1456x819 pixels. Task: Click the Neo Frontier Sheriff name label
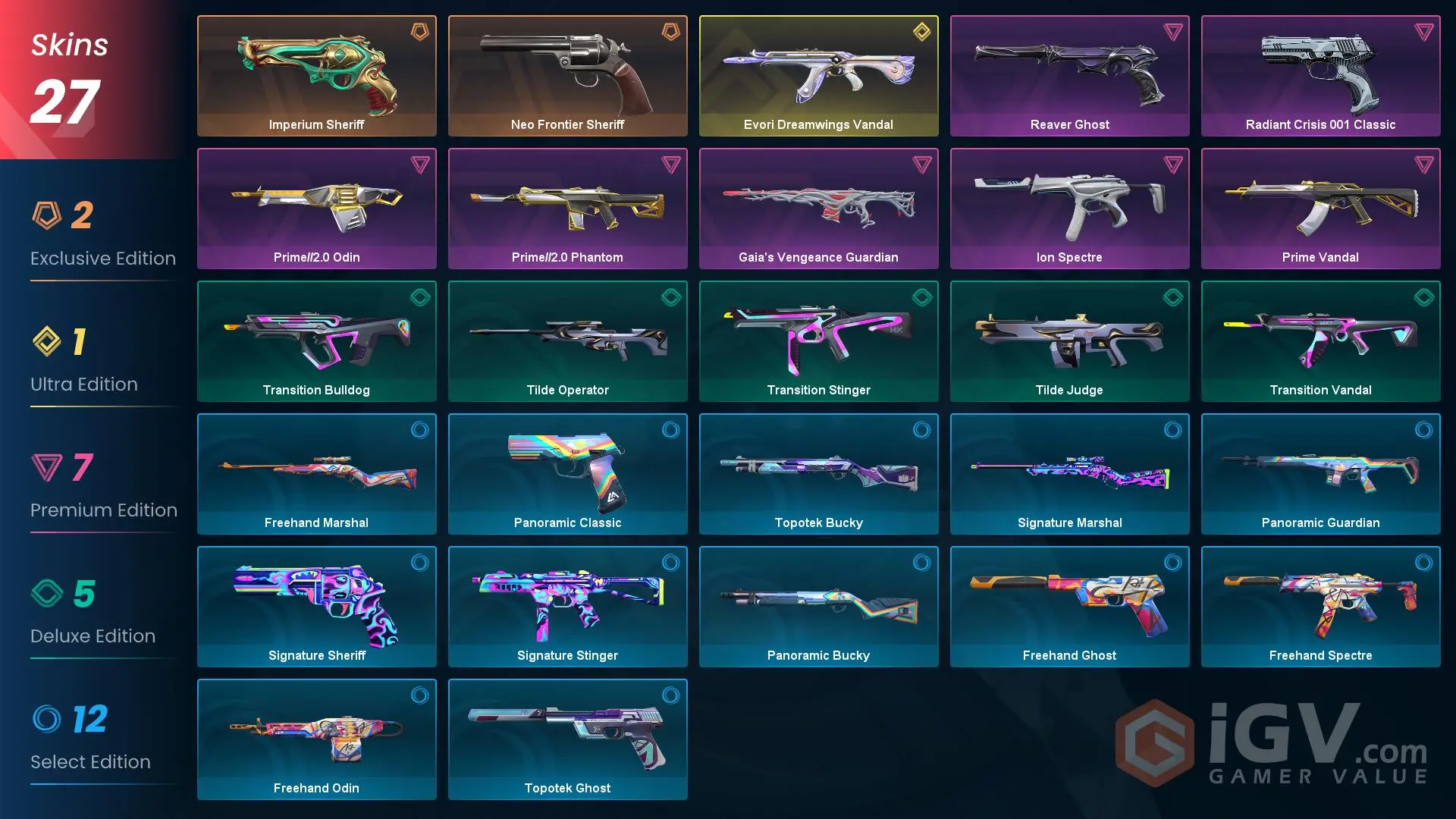(567, 124)
